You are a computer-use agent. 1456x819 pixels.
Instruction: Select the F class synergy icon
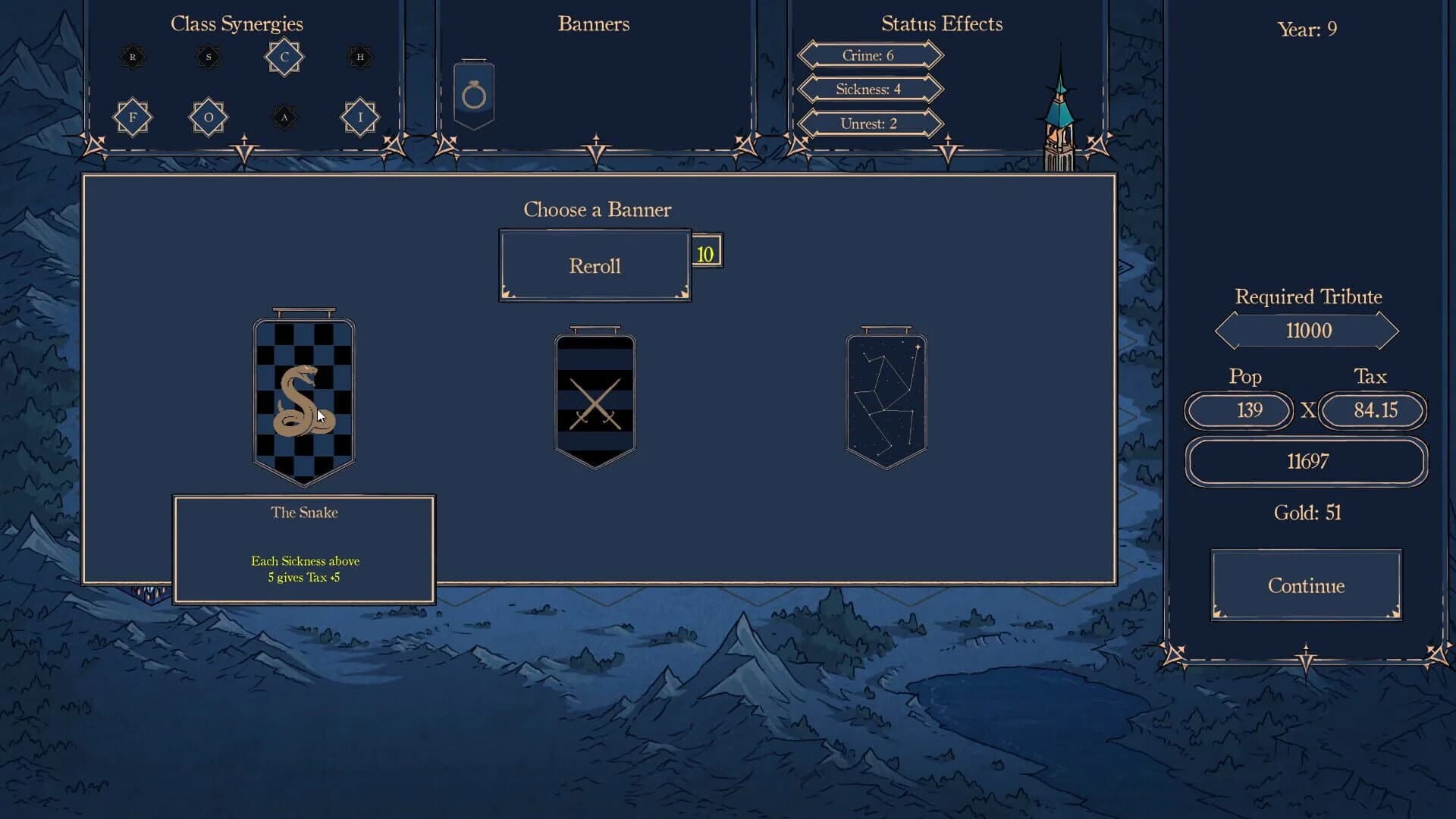click(133, 118)
